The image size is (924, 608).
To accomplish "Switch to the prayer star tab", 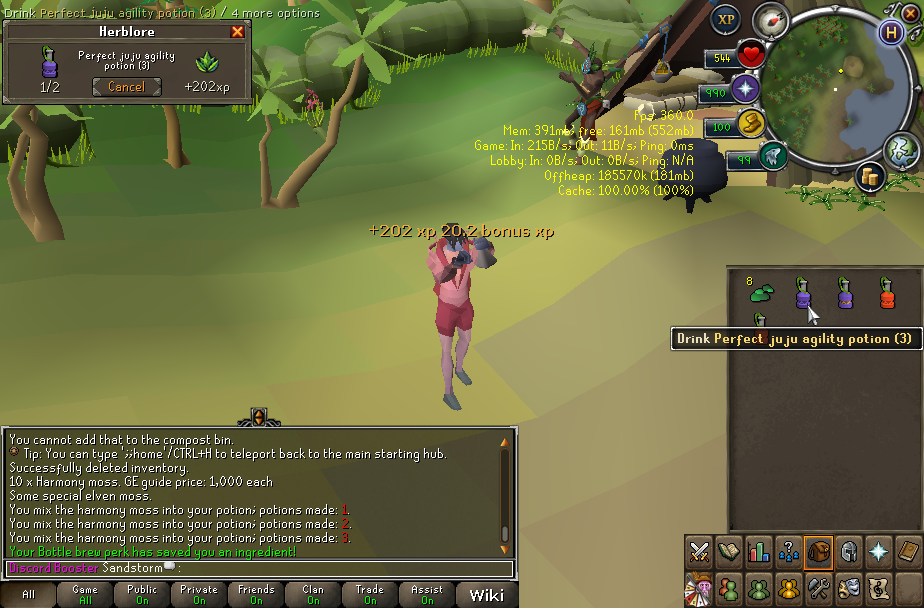I will click(x=879, y=551).
